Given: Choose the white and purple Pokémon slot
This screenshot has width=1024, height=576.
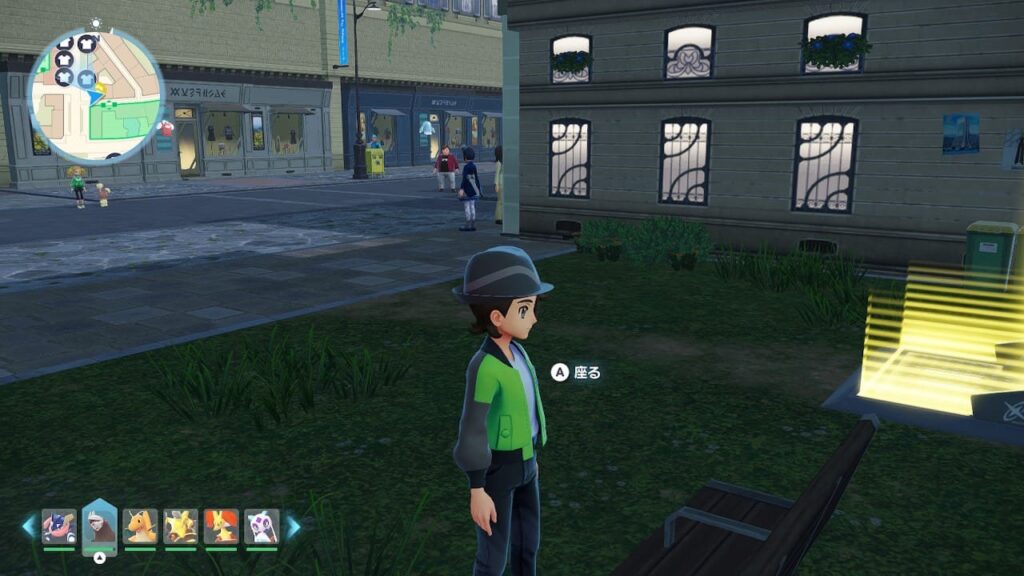Looking at the screenshot, I should click(261, 526).
